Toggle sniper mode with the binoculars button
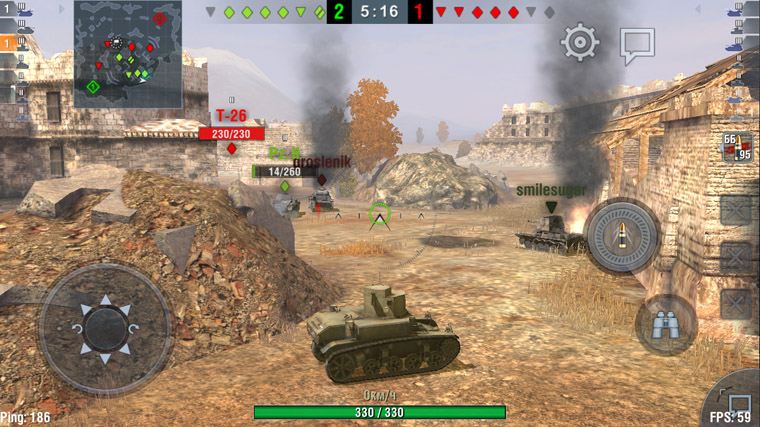760x427 pixels. (665, 324)
